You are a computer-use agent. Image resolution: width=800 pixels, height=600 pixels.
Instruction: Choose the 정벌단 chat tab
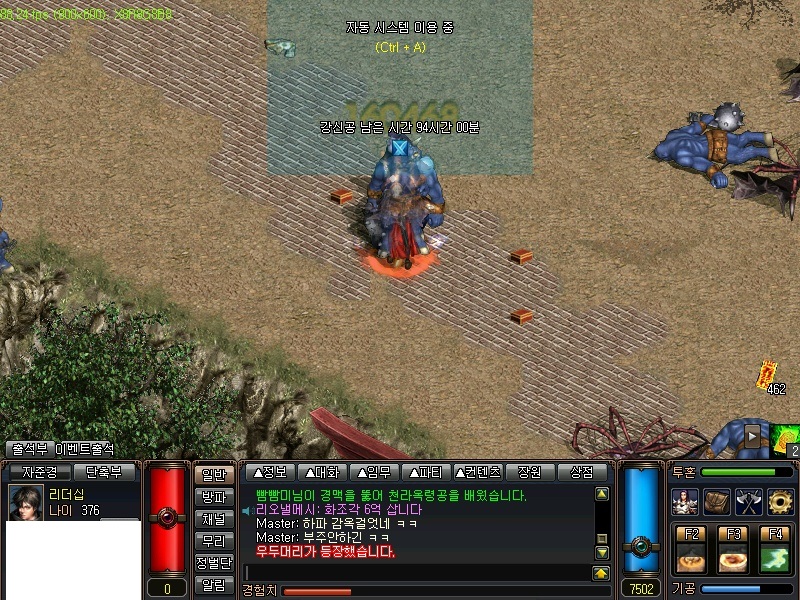[x=213, y=563]
